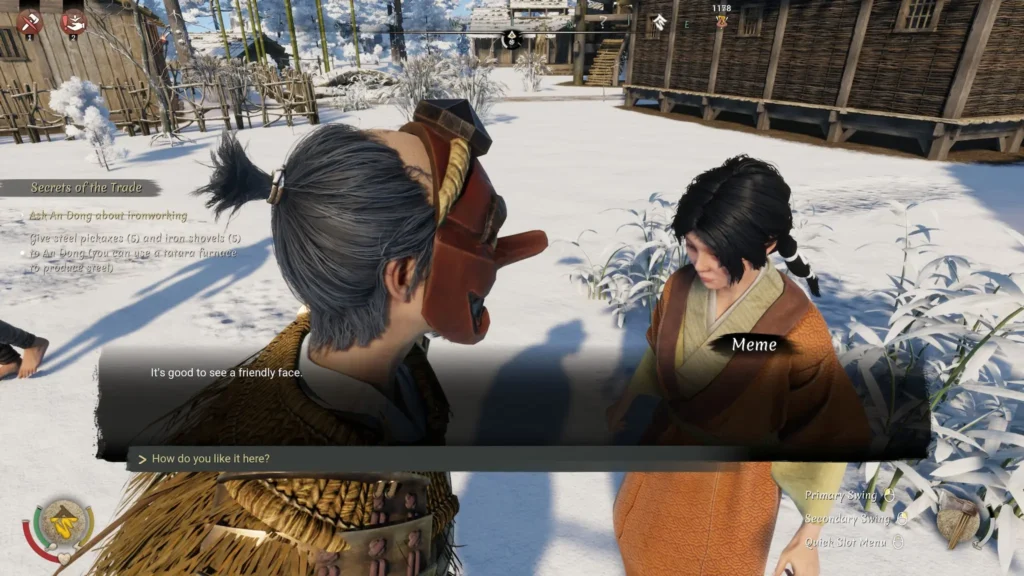
Task: Select the bowl status icon beside the hammer
Action: [72, 21]
